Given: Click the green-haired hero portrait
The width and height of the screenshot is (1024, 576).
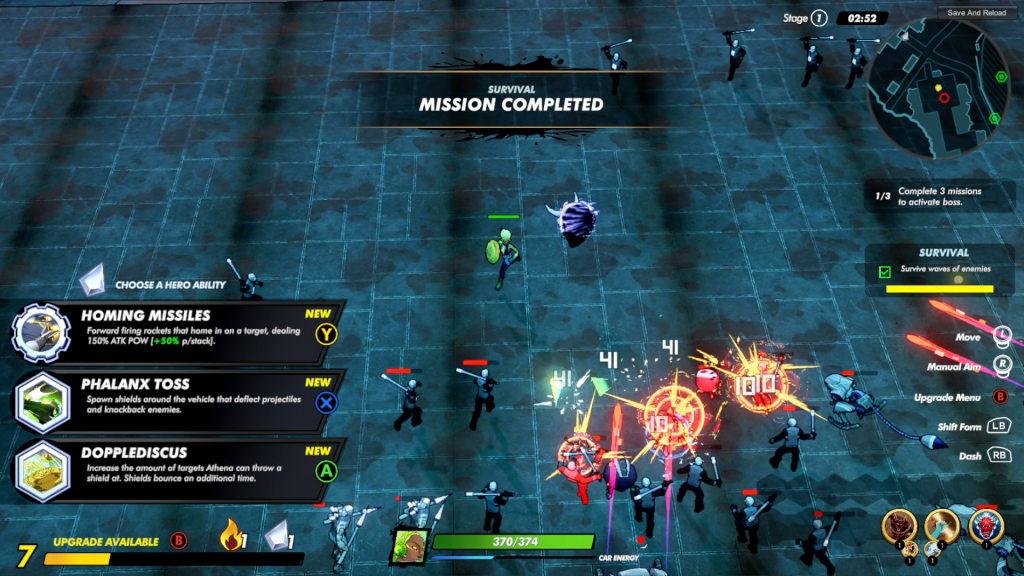Looking at the screenshot, I should click(x=410, y=546).
